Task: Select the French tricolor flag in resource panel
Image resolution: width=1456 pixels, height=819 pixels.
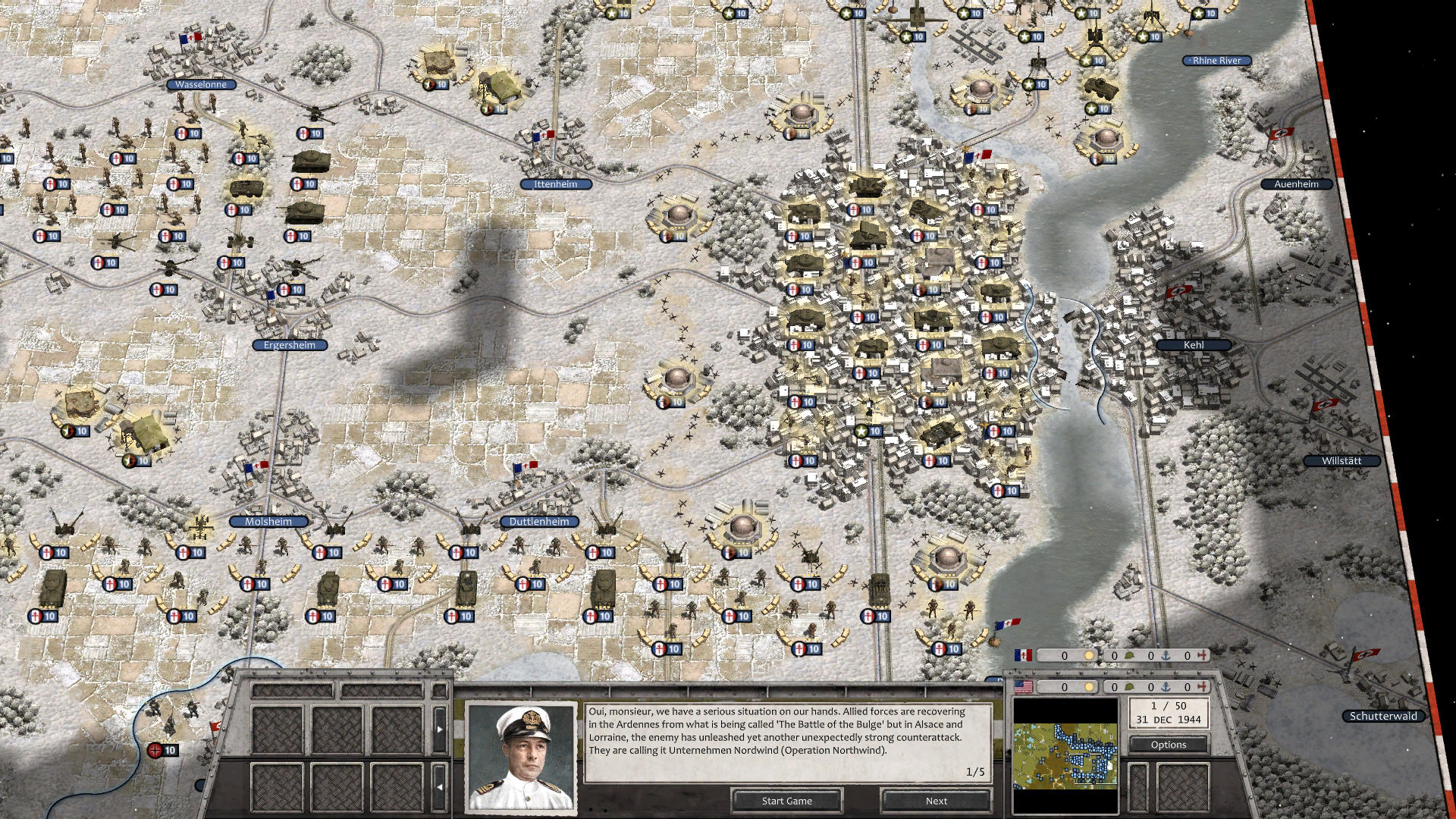Action: tap(1023, 655)
